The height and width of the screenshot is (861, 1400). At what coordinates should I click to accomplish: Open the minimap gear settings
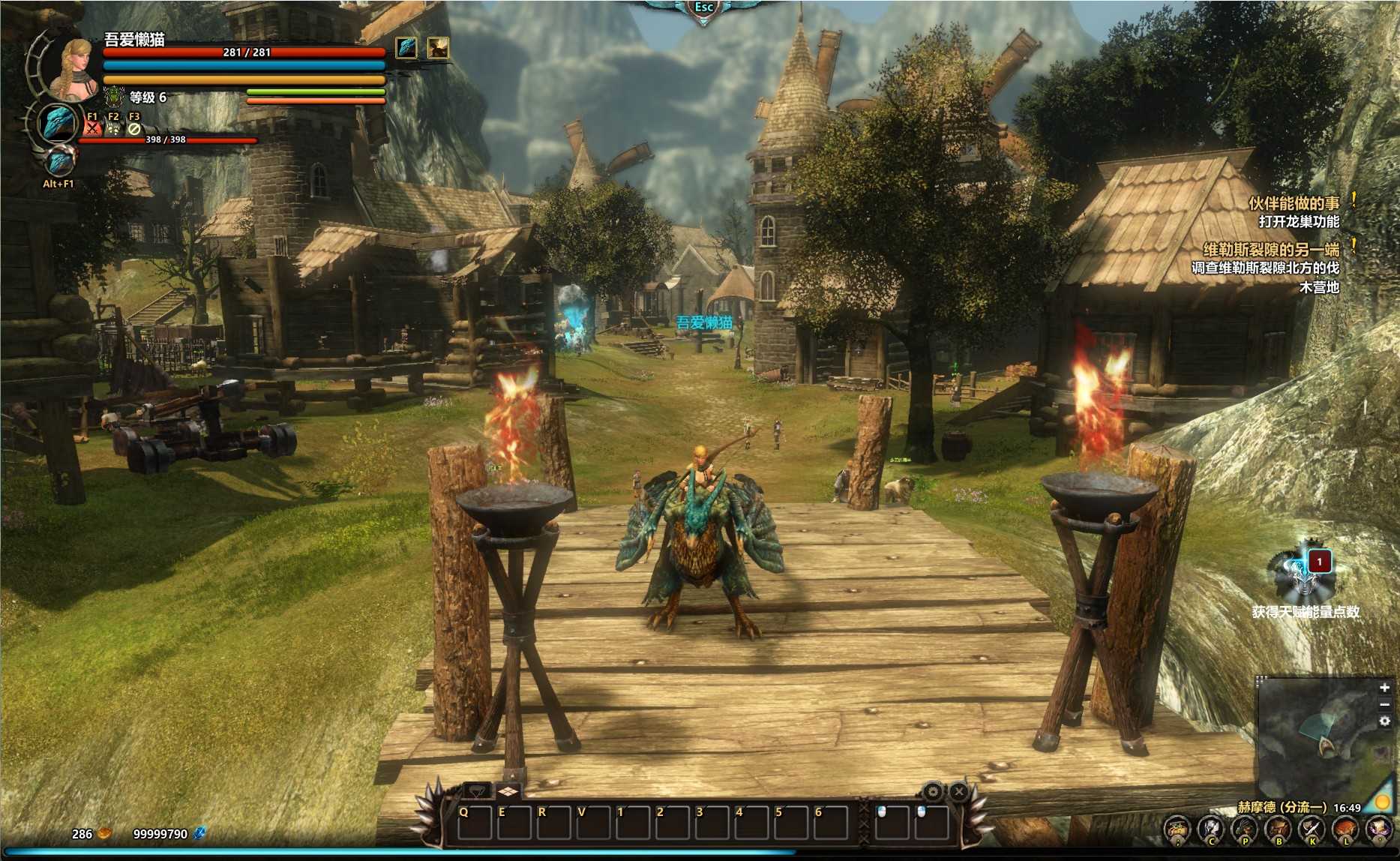1384,721
